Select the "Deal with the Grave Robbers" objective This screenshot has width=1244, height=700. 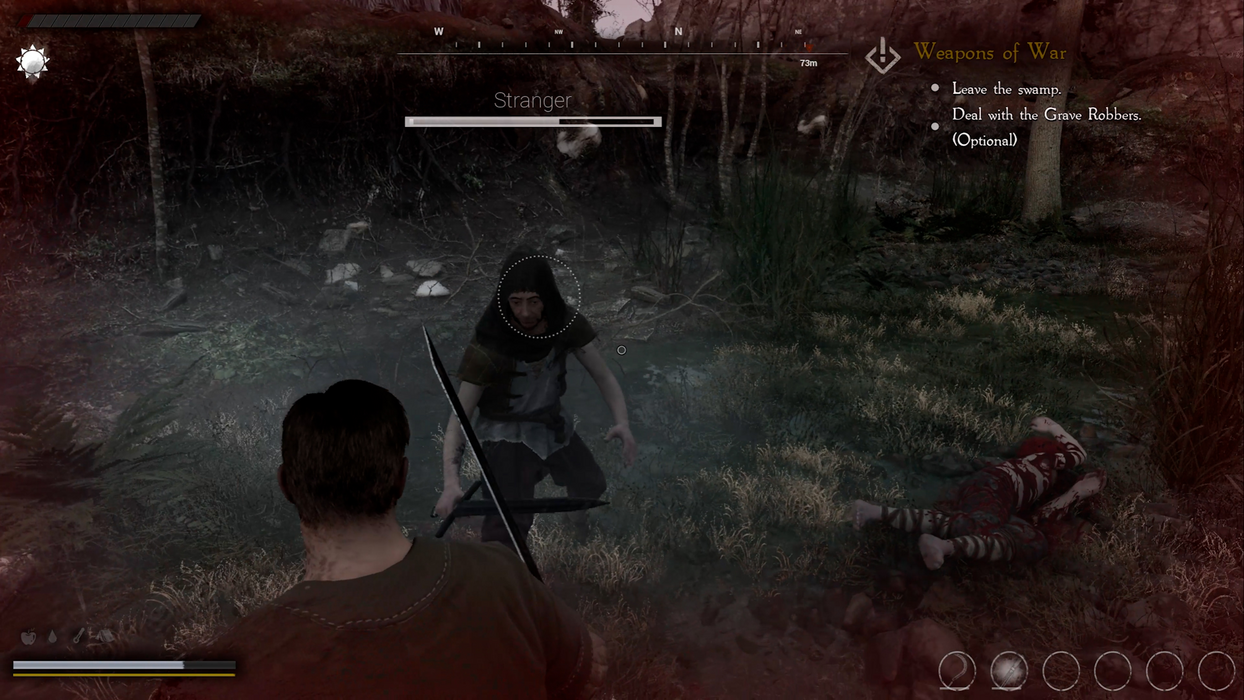point(1046,115)
